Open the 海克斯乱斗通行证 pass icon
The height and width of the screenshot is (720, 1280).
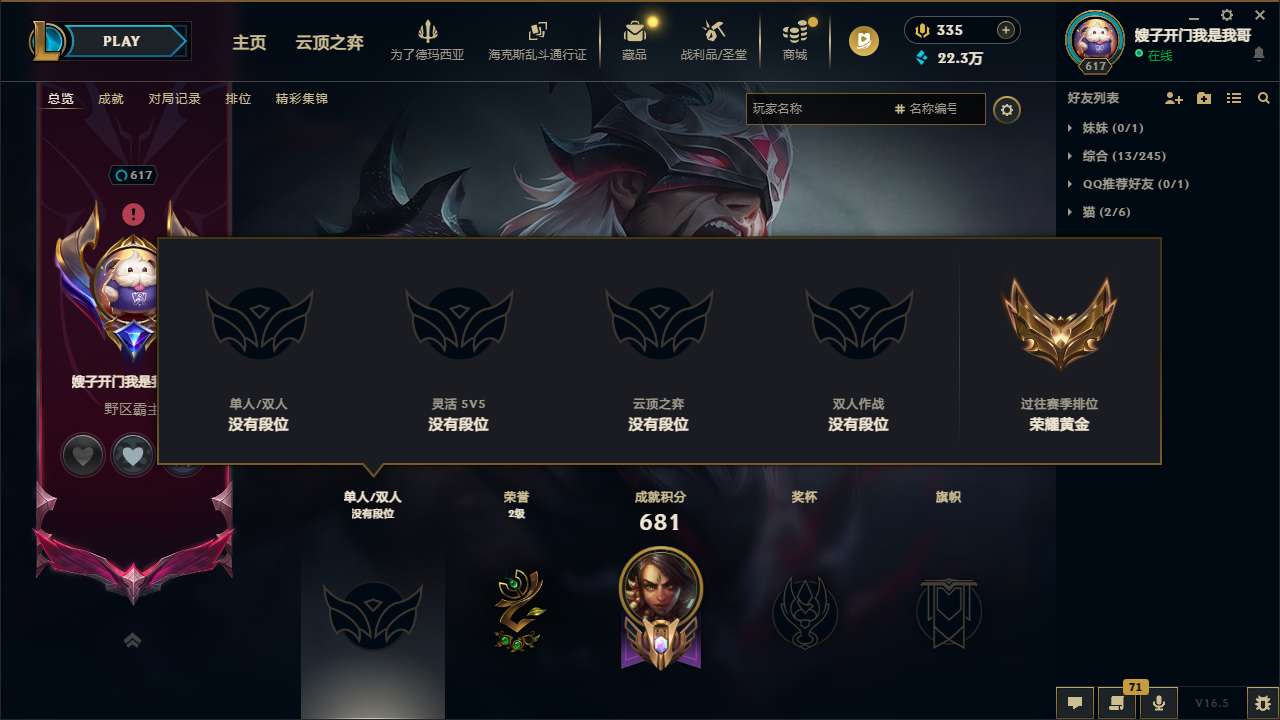tap(537, 40)
